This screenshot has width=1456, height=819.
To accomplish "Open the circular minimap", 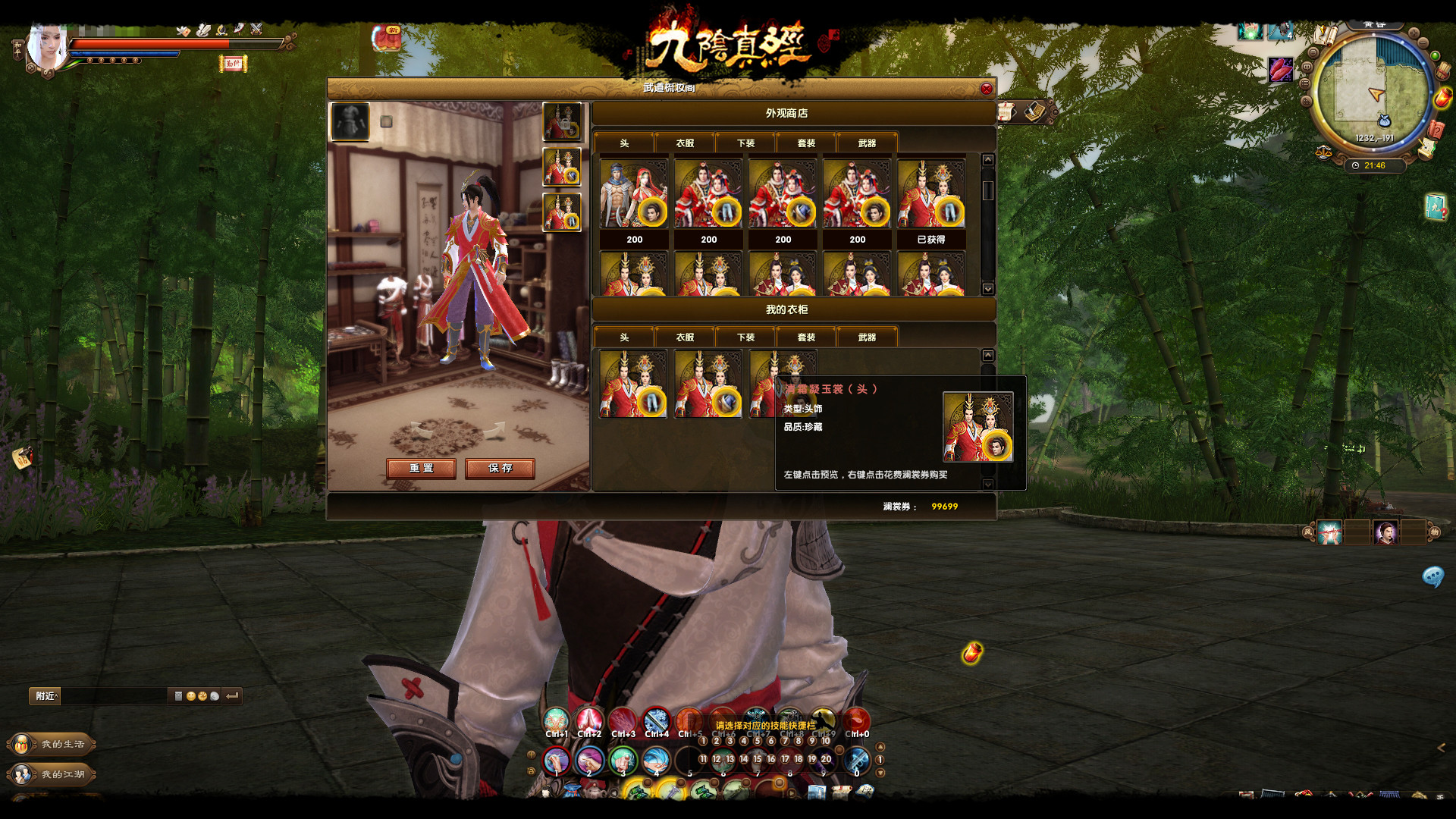I will pos(1371,93).
